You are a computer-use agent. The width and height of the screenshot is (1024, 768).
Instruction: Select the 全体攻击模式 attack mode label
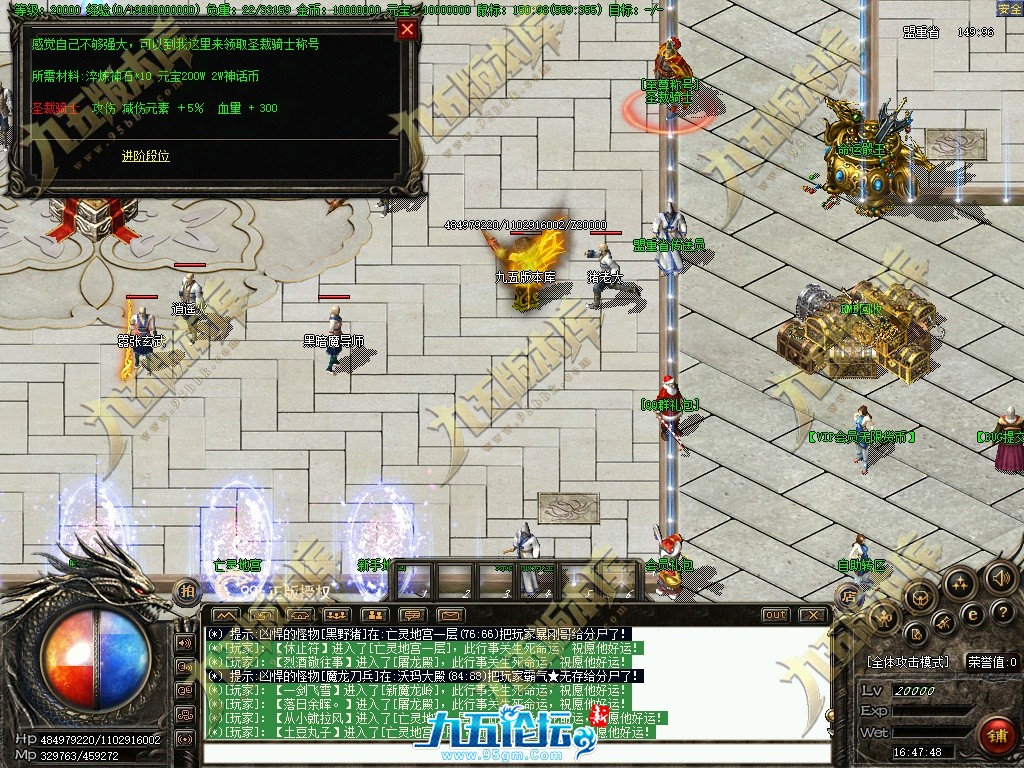(x=907, y=662)
